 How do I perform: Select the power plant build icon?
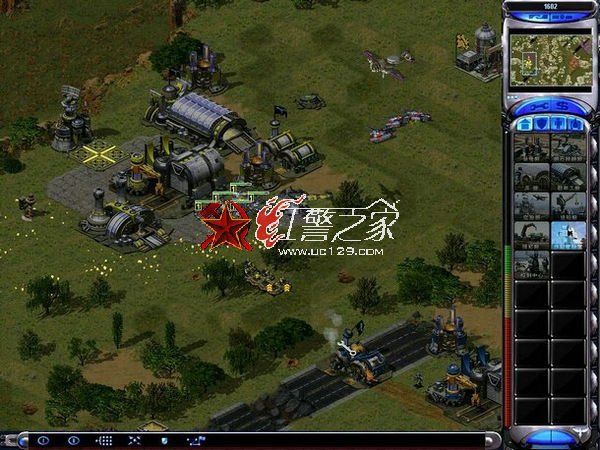tap(531, 147)
